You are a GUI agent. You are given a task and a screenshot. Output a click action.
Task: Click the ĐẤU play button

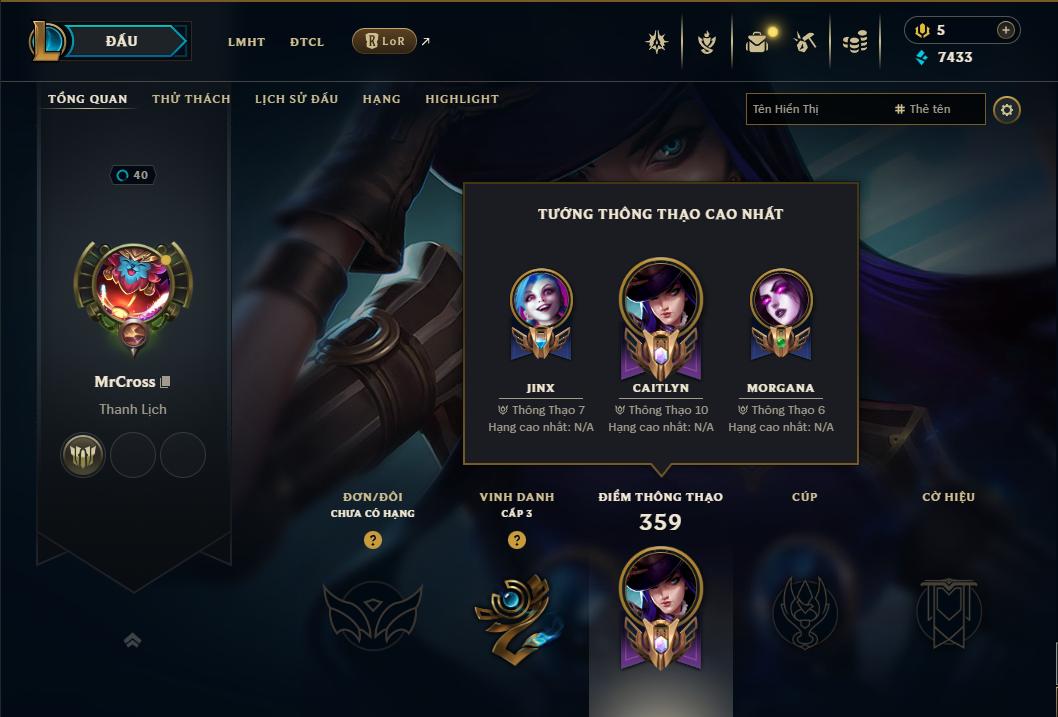[122, 41]
